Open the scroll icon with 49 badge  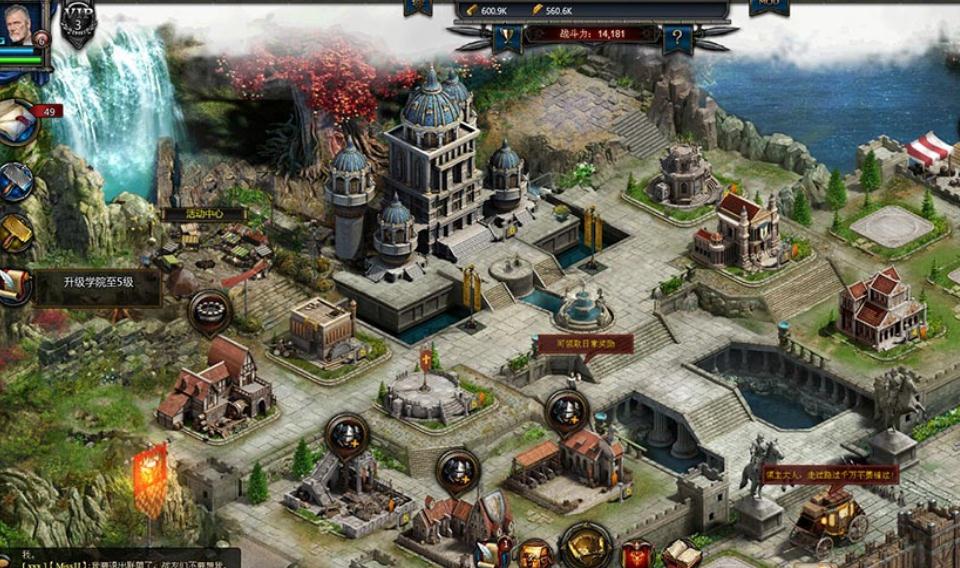pos(16,122)
